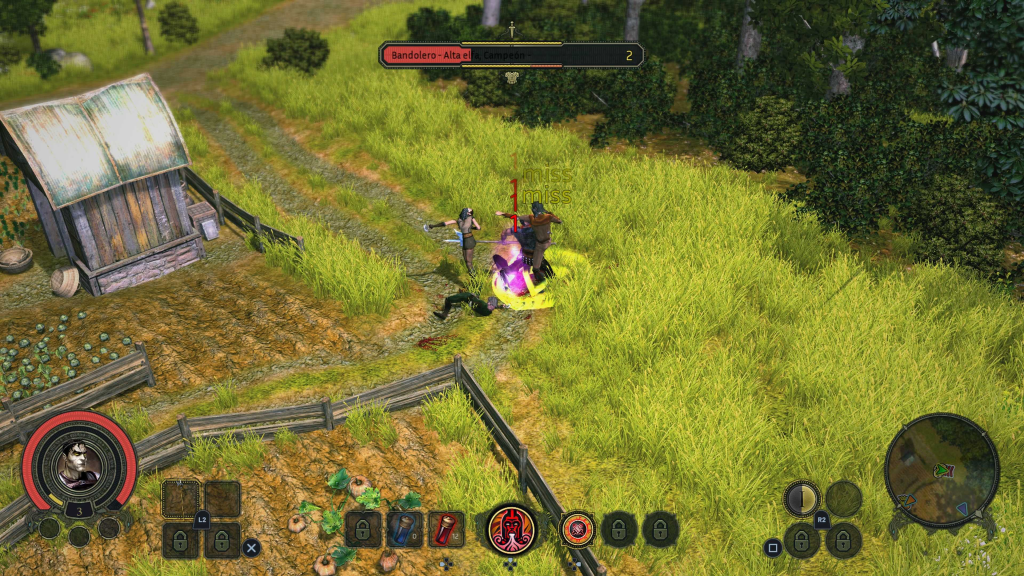1024x576 pixels.
Task: Use the blue mana potion slot
Action: (404, 529)
